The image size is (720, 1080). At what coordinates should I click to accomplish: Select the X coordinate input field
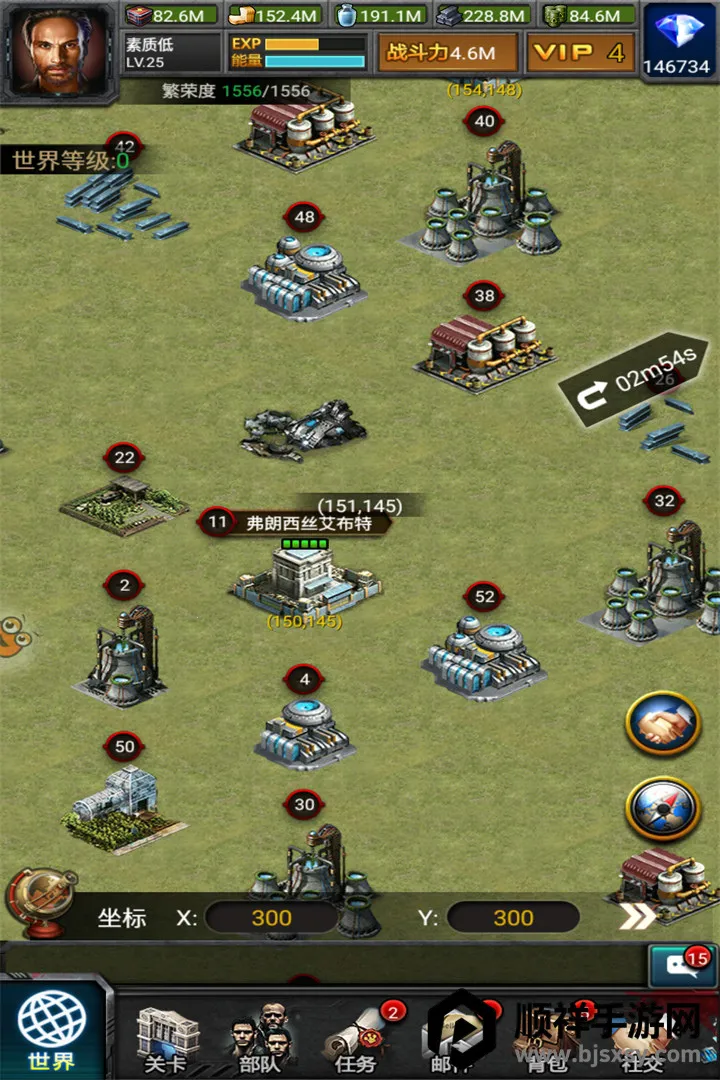(x=272, y=918)
